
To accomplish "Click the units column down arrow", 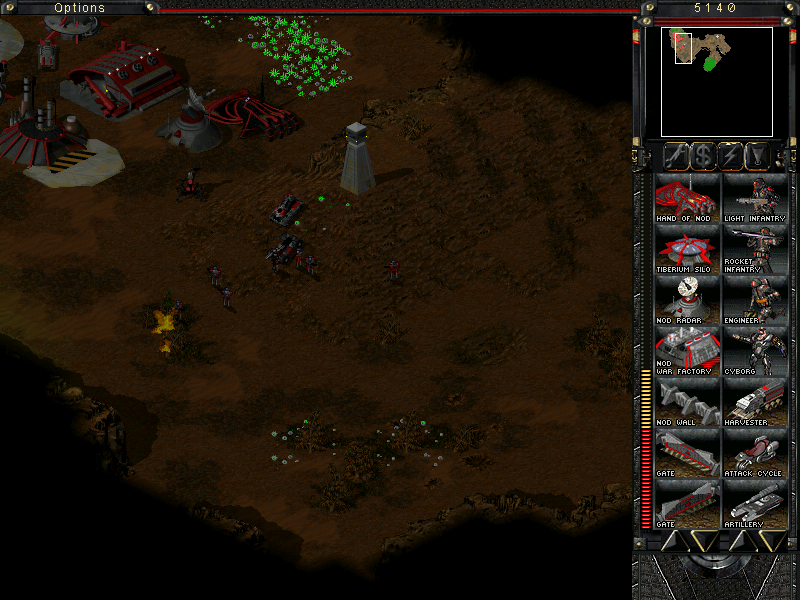I will tap(772, 541).
